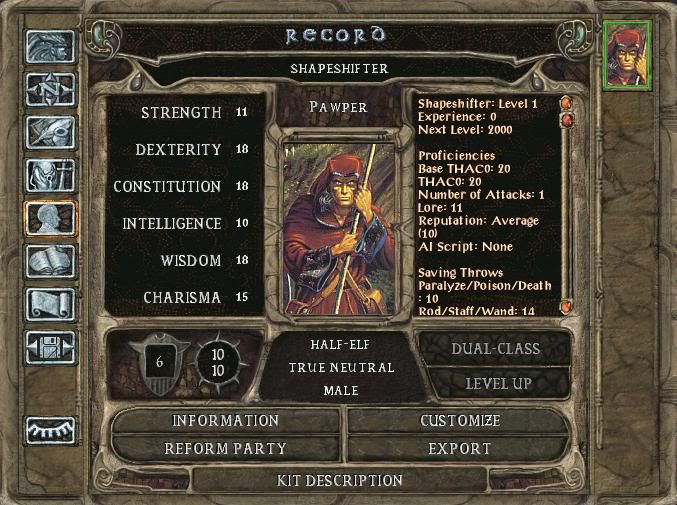
Task: Click the closed-eye icon at the sidebar bottom
Action: tap(49, 429)
